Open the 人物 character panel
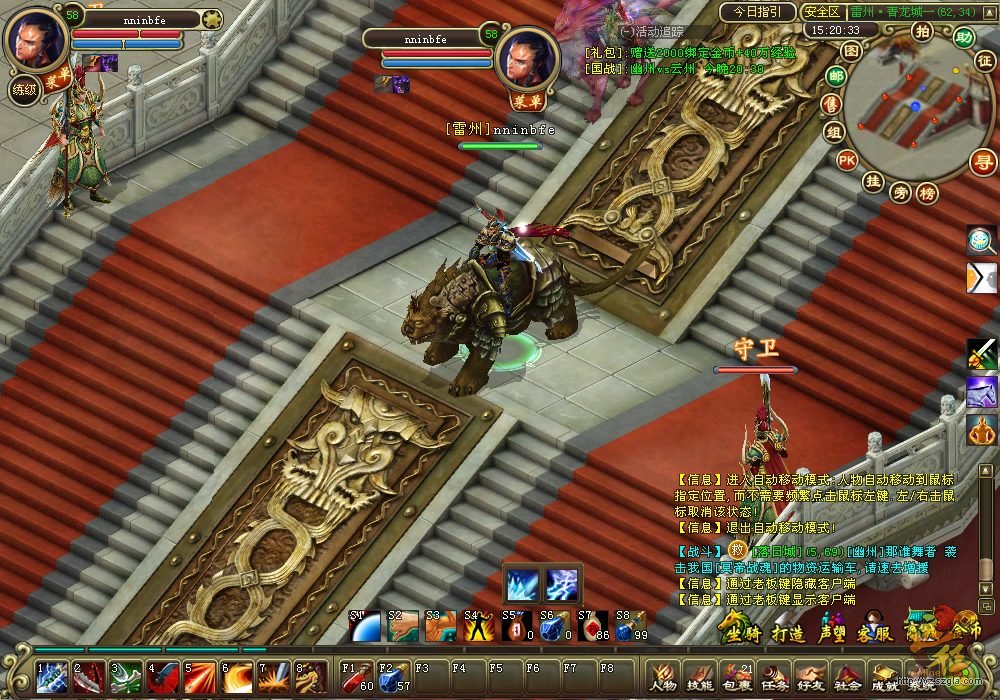Screen dimensions: 1000x700 [662, 678]
